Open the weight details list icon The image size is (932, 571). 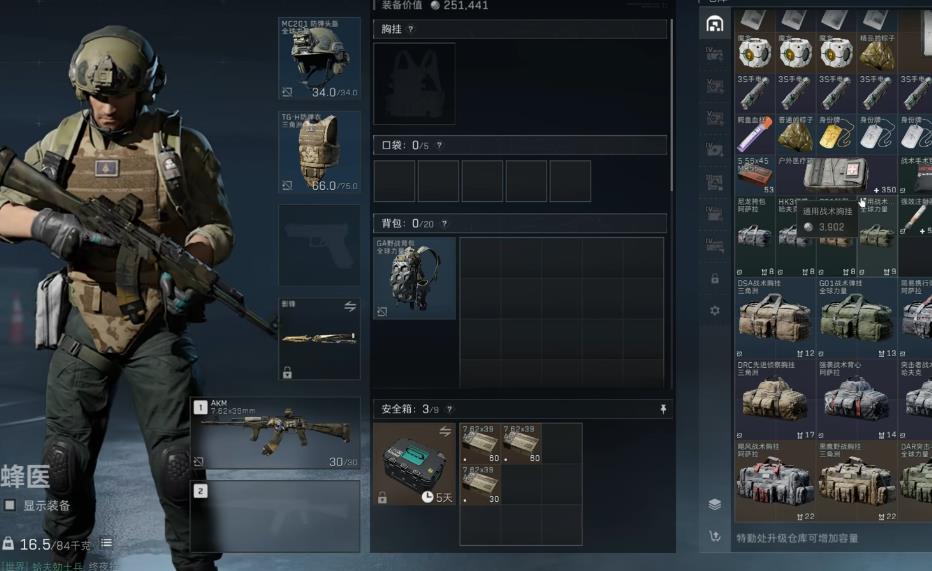(x=106, y=543)
